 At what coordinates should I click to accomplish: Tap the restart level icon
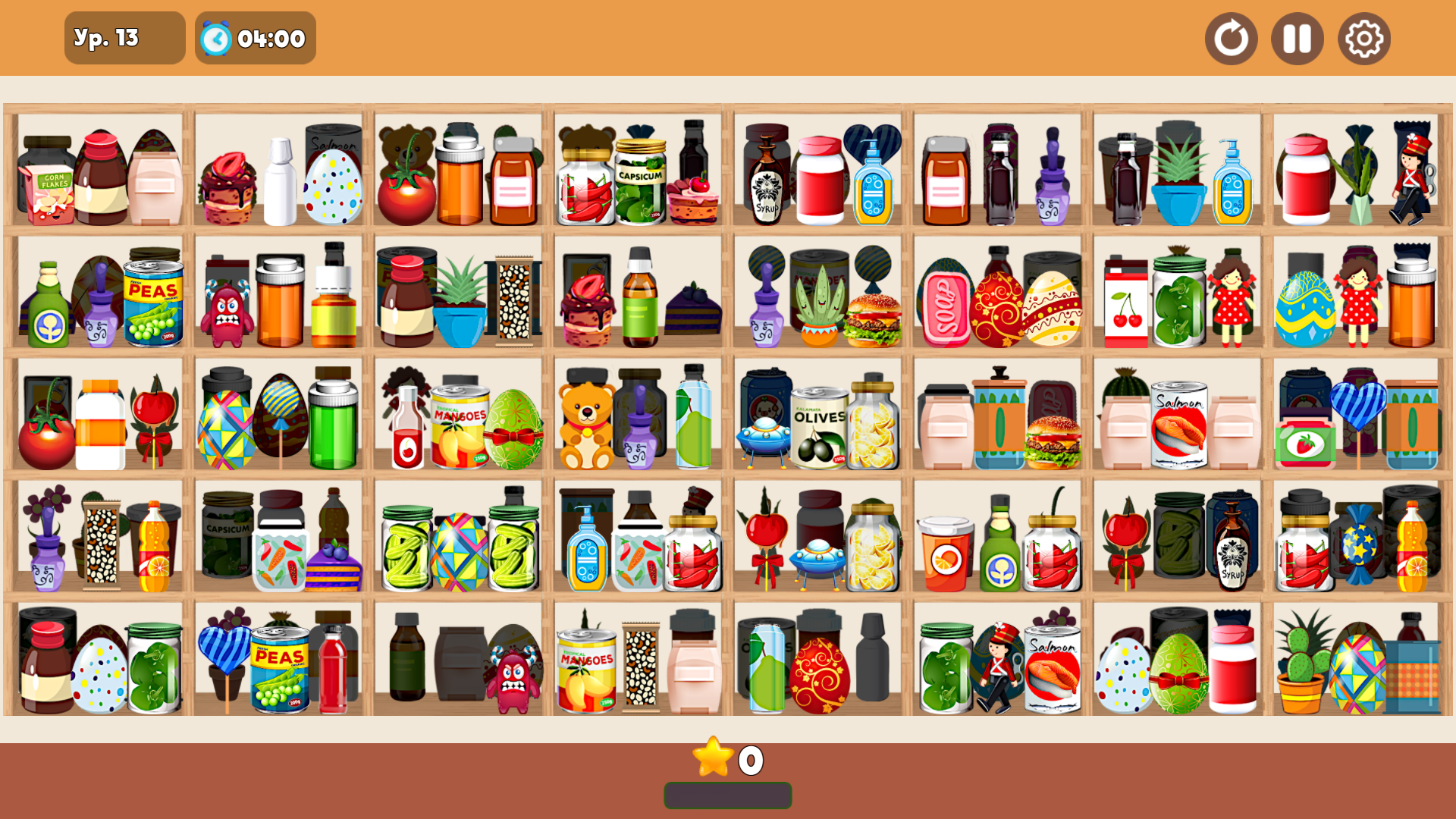(x=1231, y=38)
